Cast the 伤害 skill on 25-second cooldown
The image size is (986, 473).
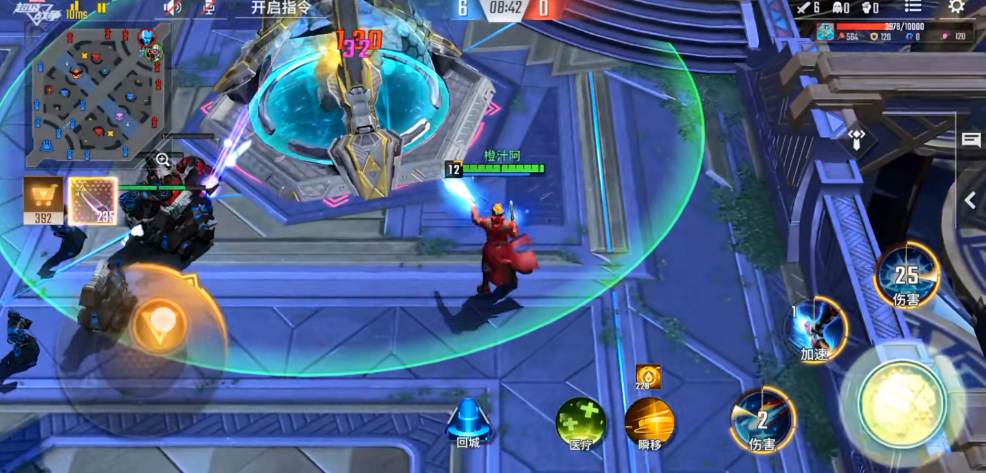[906, 274]
